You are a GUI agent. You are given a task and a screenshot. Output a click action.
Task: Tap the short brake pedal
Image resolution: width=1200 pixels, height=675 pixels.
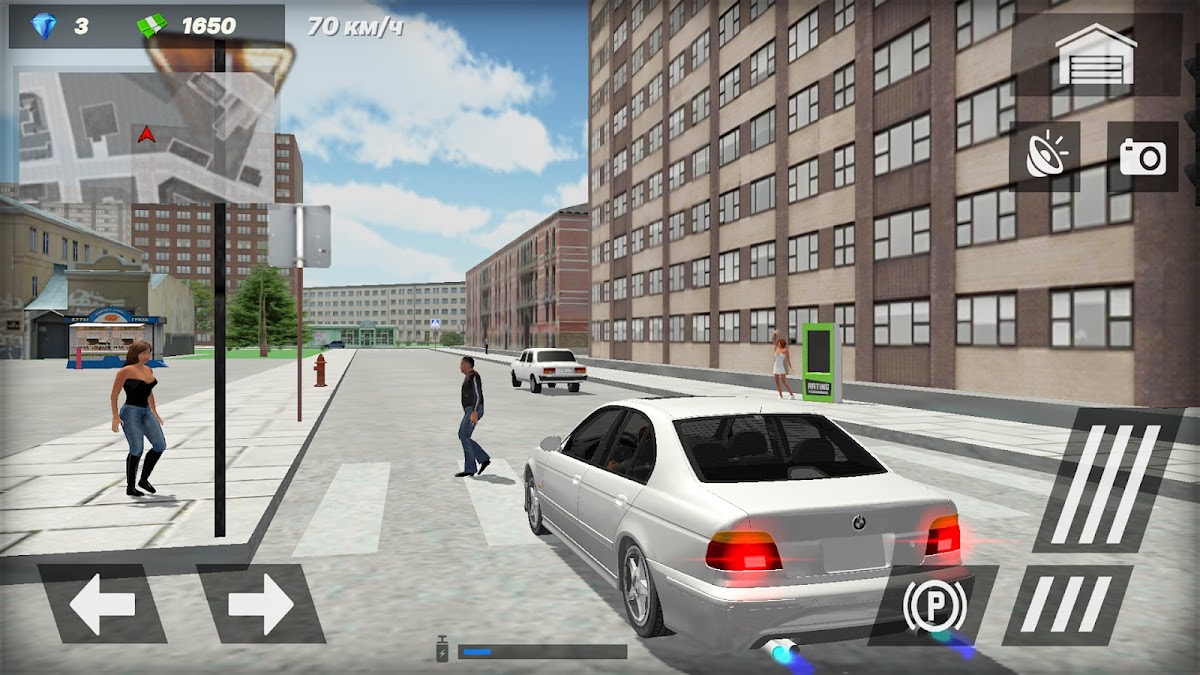pyautogui.click(x=1068, y=605)
